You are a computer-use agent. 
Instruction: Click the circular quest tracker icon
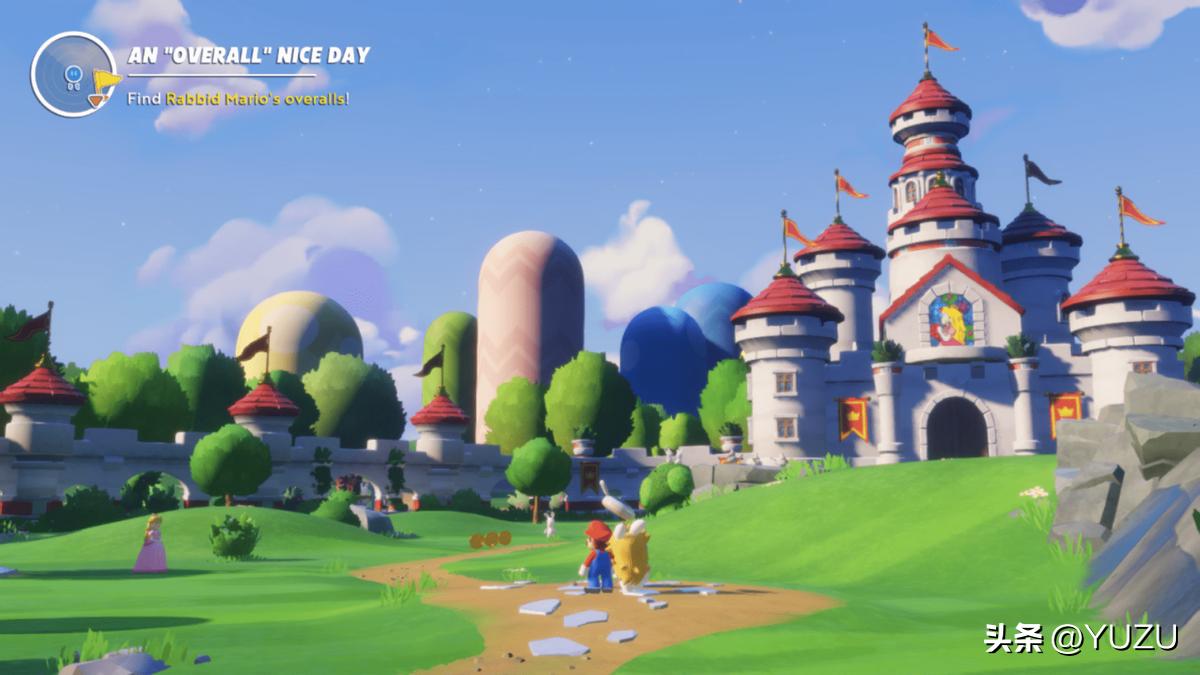point(73,74)
